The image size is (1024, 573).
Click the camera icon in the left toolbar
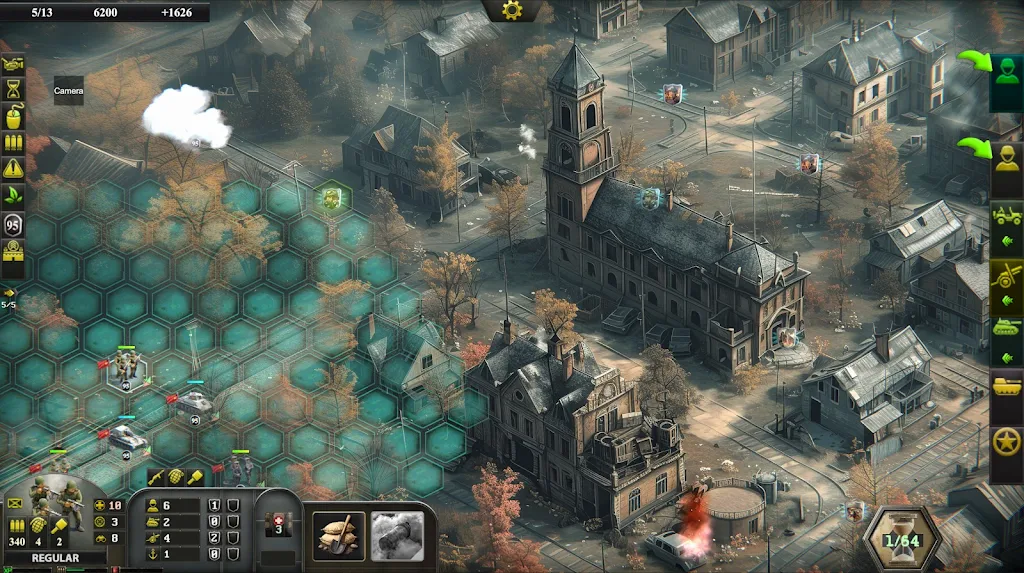point(13,64)
